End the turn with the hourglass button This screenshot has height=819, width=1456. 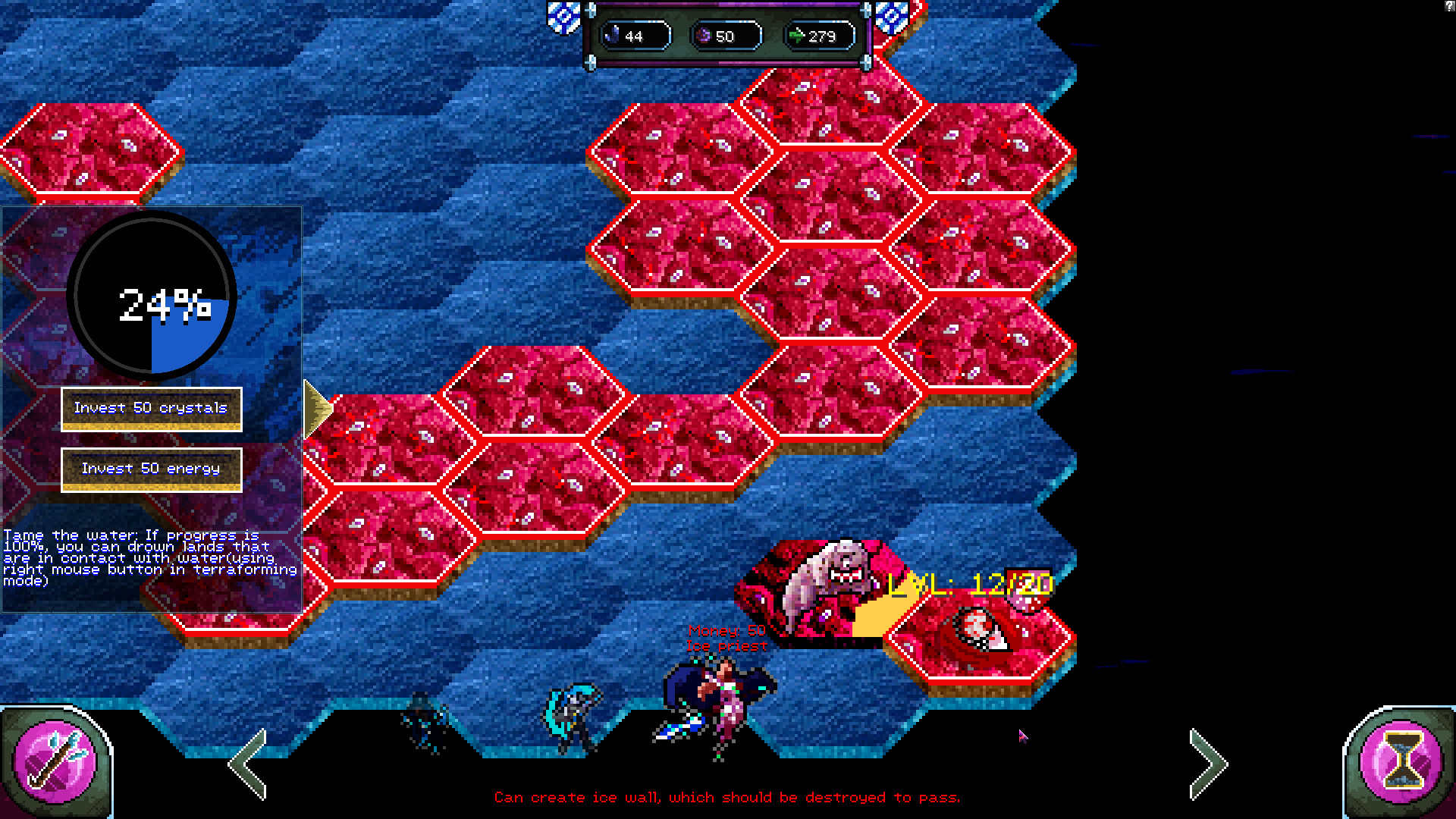pos(1400,761)
